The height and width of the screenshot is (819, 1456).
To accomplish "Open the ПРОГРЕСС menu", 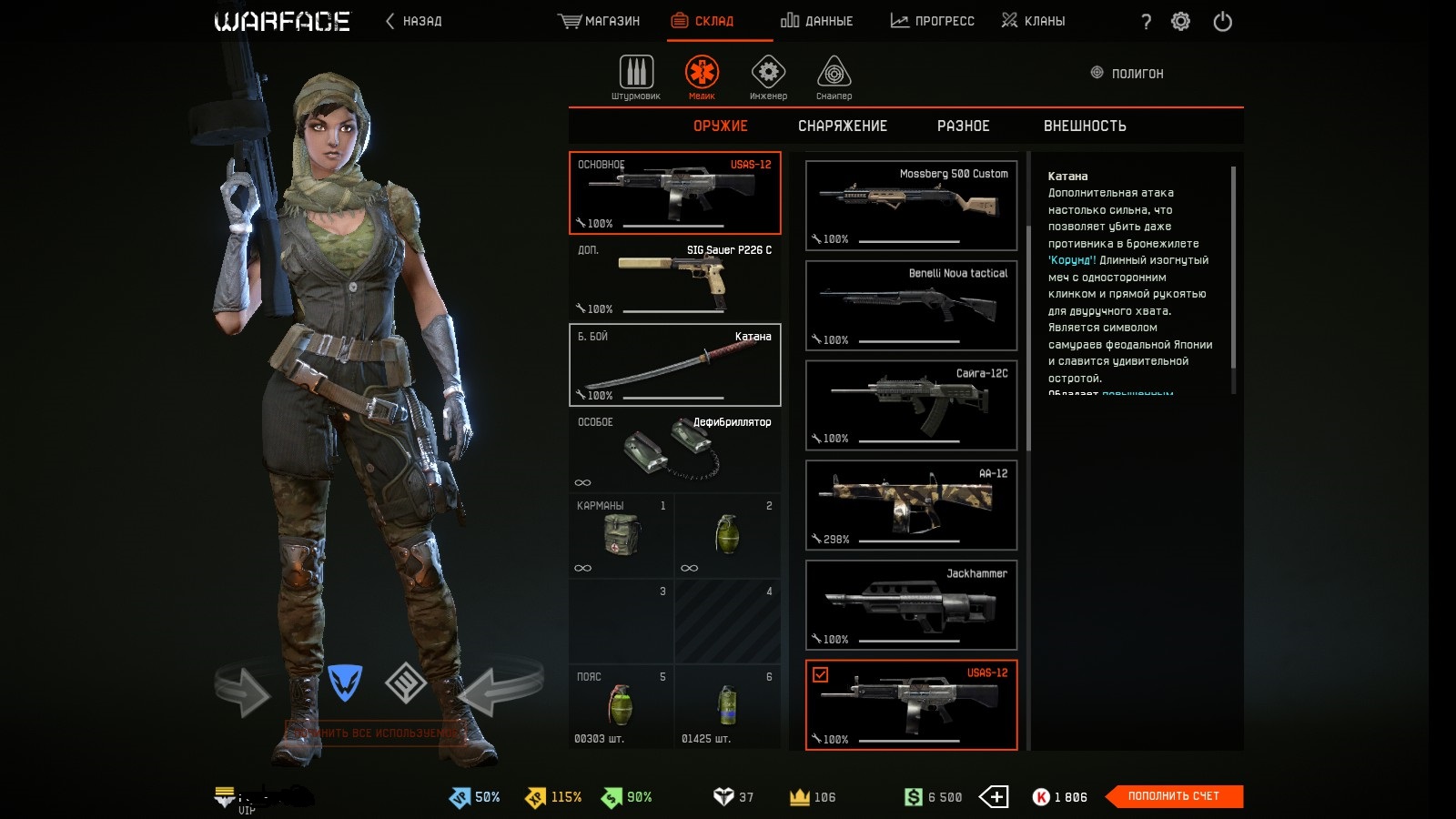I will click(932, 21).
